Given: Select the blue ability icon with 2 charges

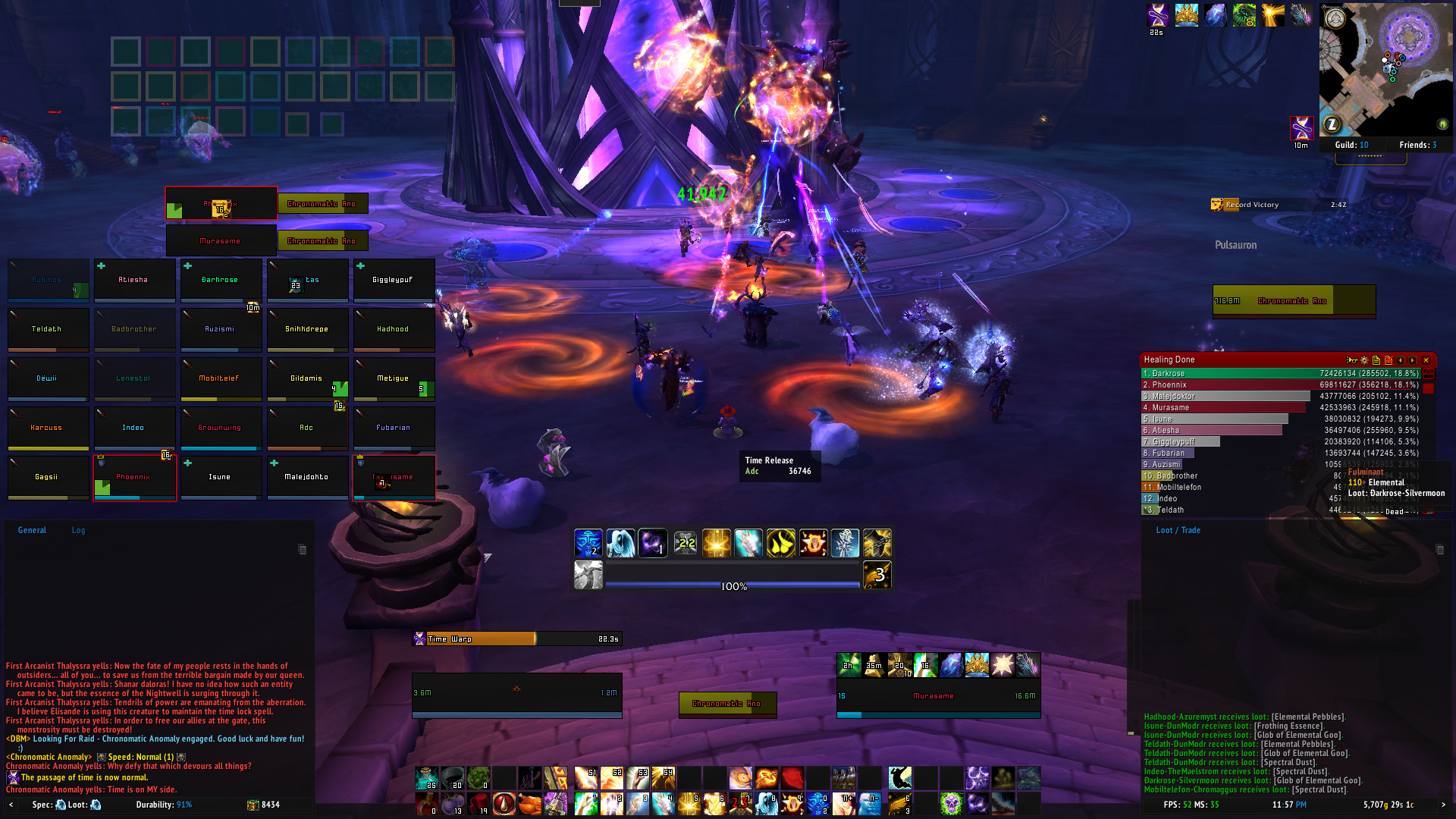Looking at the screenshot, I should pyautogui.click(x=589, y=543).
